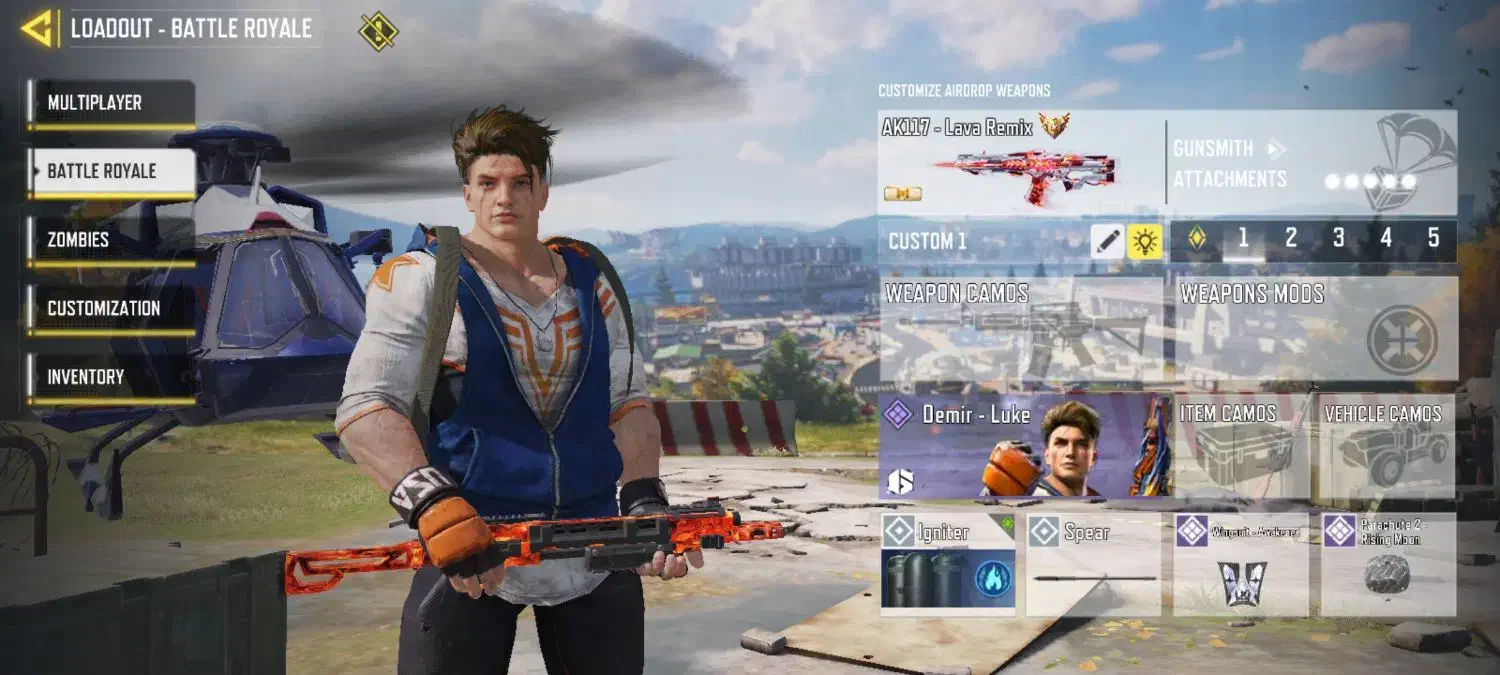
Task: Open Weapon Camos
Action: click(x=1021, y=330)
